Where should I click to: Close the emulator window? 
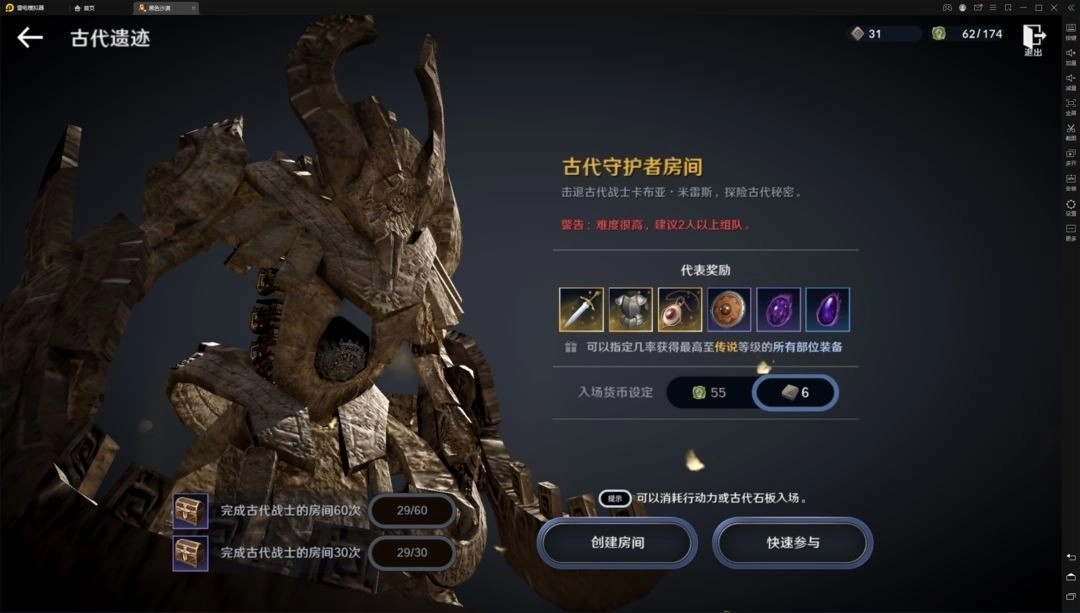[1068, 7]
